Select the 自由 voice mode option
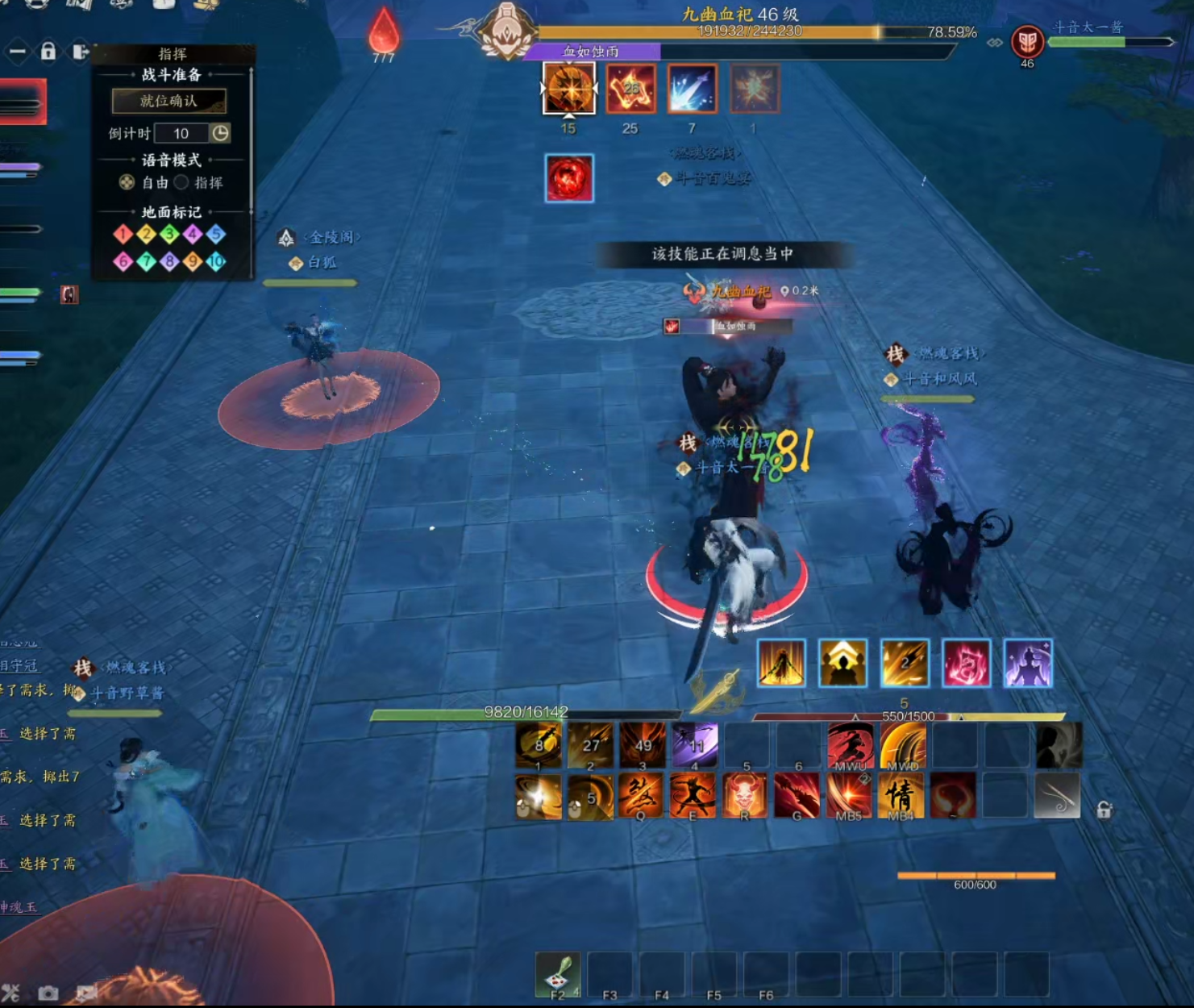The width and height of the screenshot is (1194, 1008). pos(127,182)
